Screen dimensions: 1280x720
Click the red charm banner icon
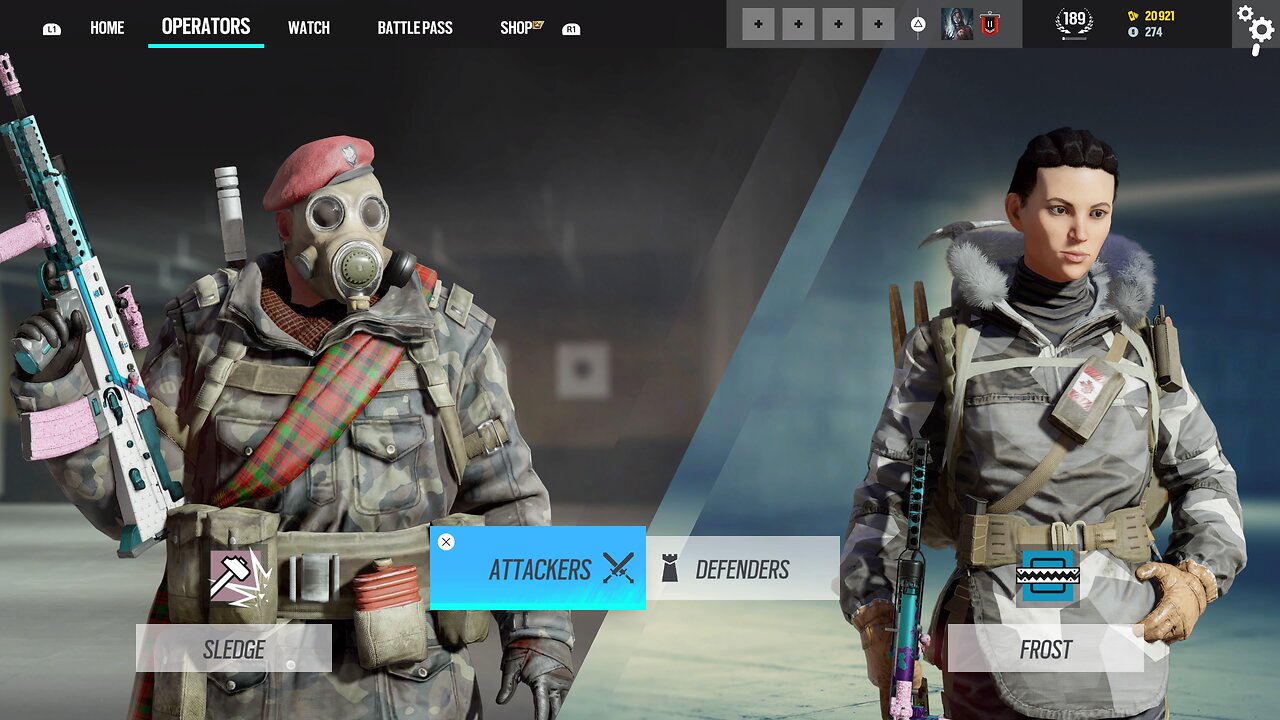point(990,23)
